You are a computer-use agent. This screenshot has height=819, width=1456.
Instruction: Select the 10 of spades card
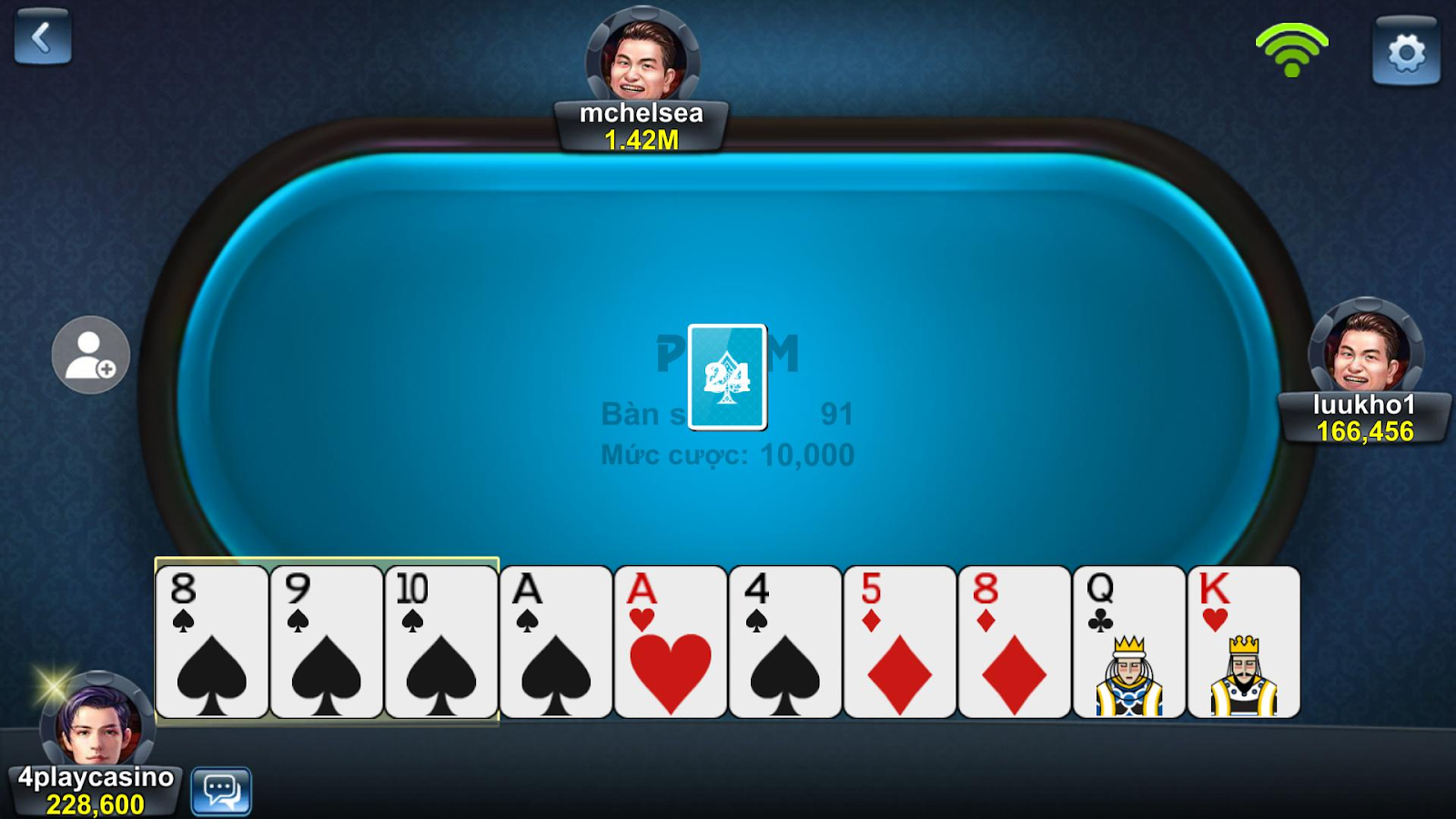click(441, 642)
